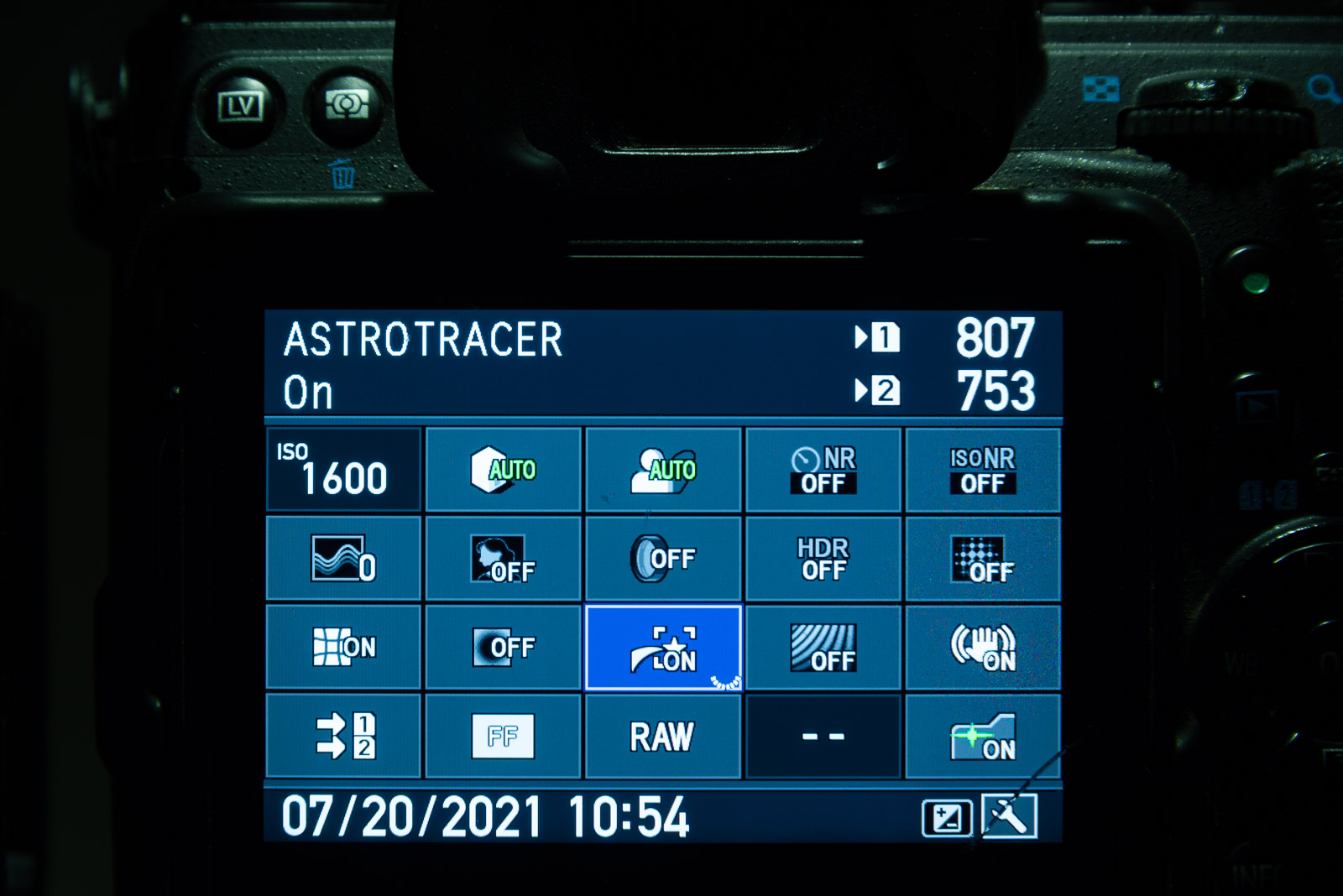Choose the RAW file format tile
Viewport: 1343px width, 896px height.
[x=663, y=736]
